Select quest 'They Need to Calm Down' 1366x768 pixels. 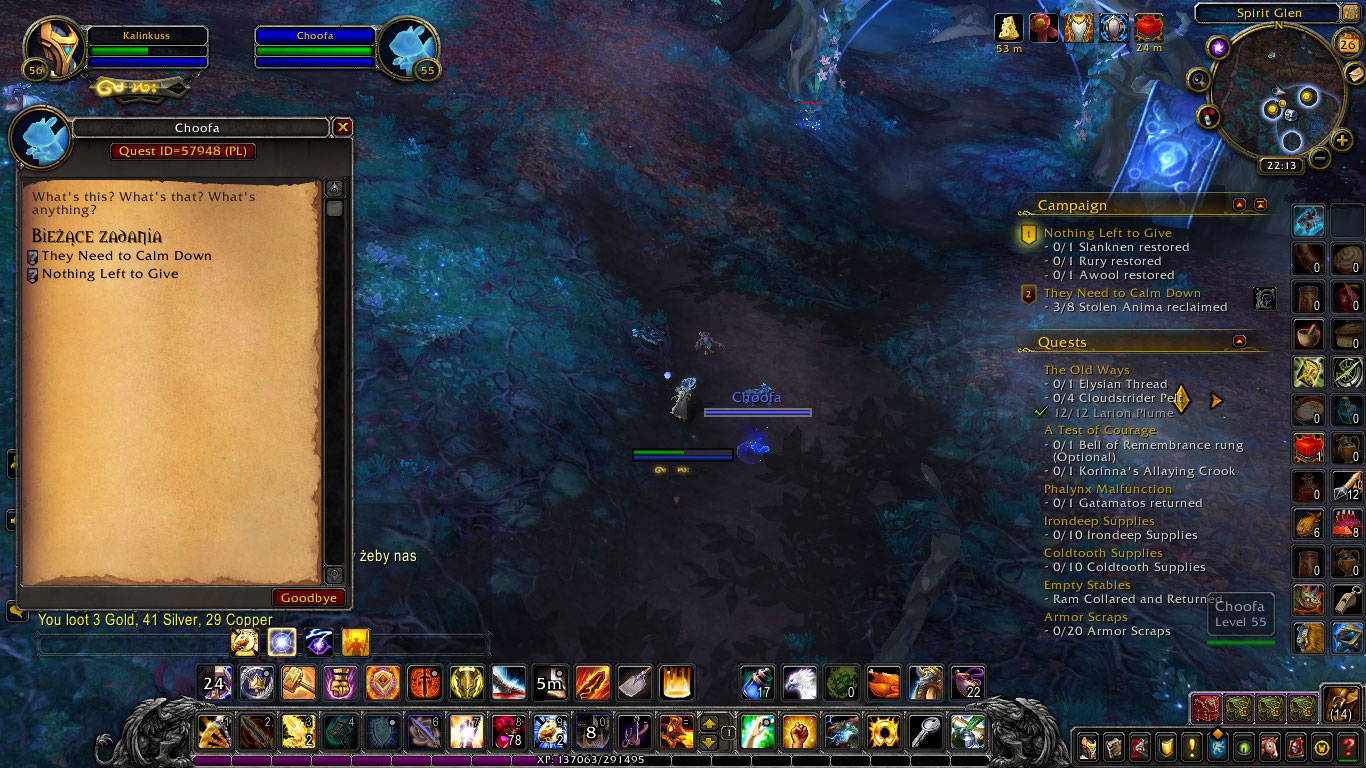126,255
